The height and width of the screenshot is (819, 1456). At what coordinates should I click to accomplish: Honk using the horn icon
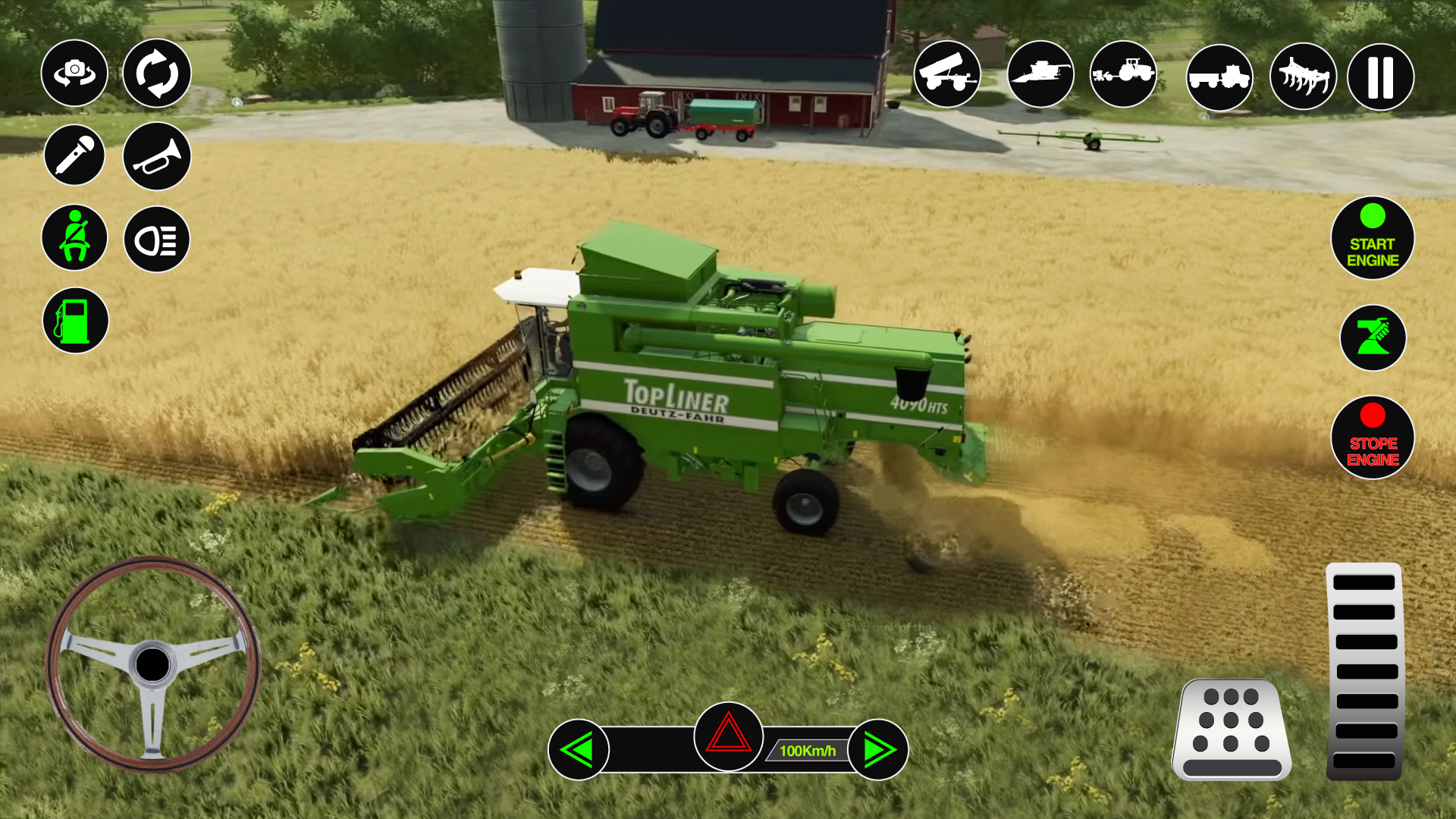155,155
